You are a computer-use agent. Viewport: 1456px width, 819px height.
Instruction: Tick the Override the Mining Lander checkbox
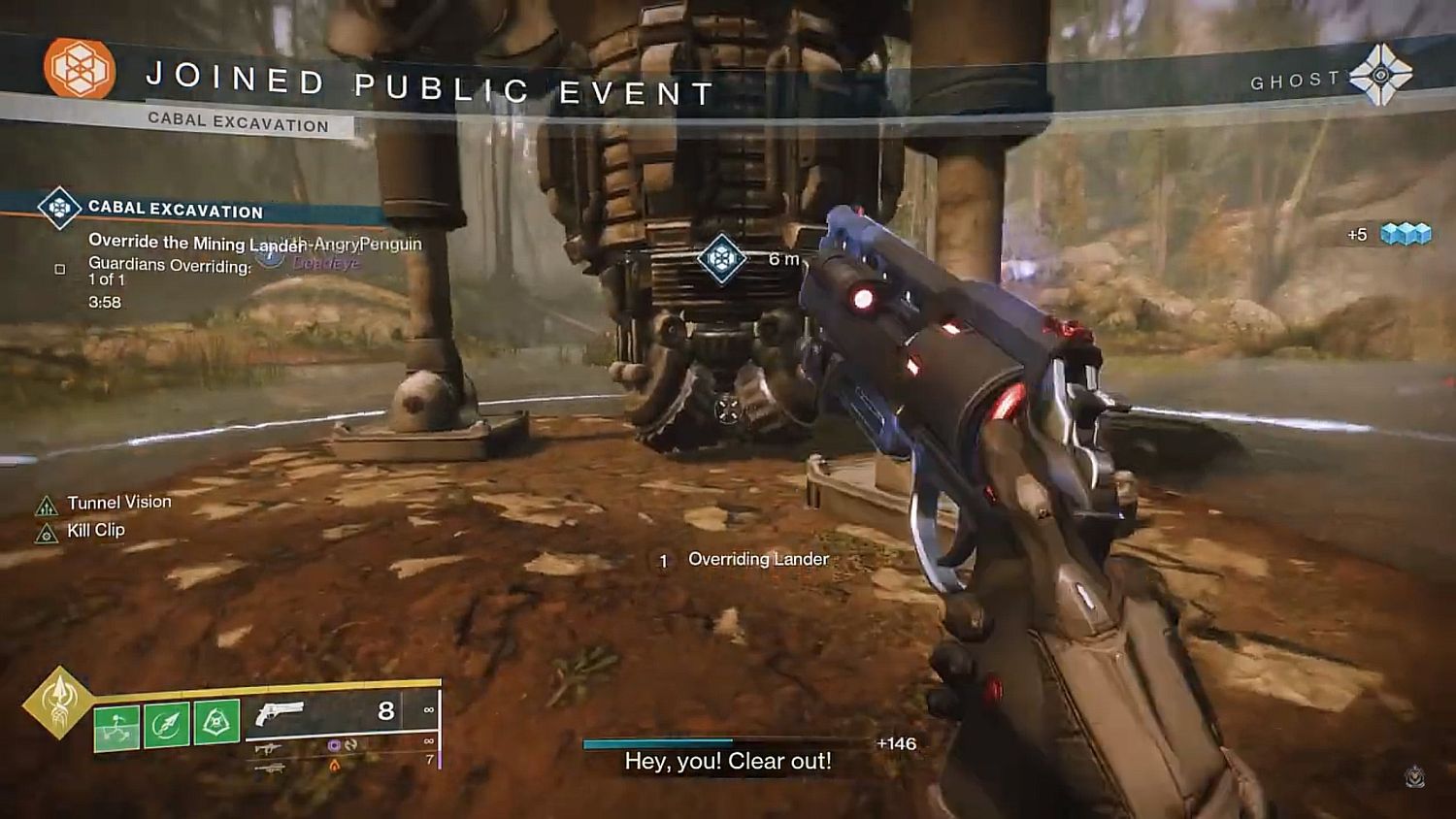(60, 269)
